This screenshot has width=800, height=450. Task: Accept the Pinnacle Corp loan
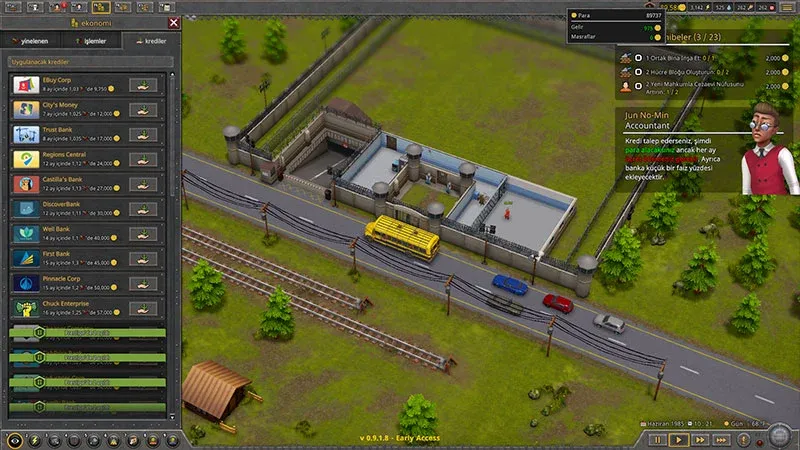point(144,284)
